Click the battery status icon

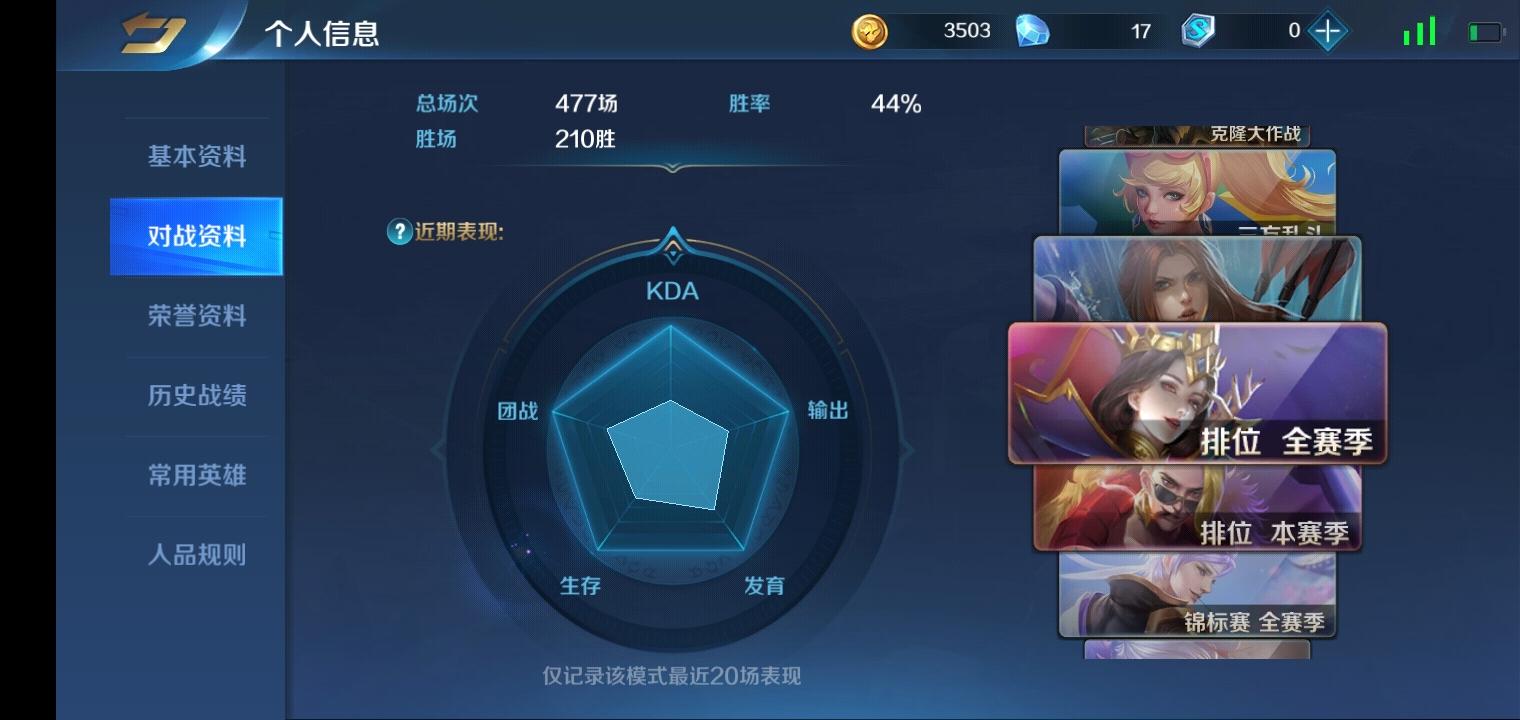click(x=1482, y=31)
